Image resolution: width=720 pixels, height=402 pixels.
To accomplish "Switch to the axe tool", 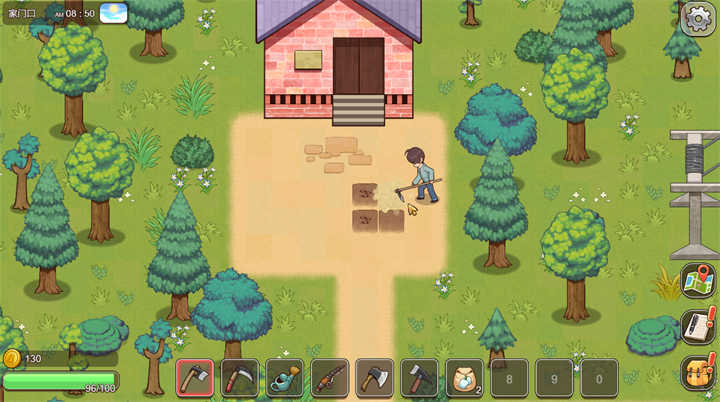I will pos(375,378).
